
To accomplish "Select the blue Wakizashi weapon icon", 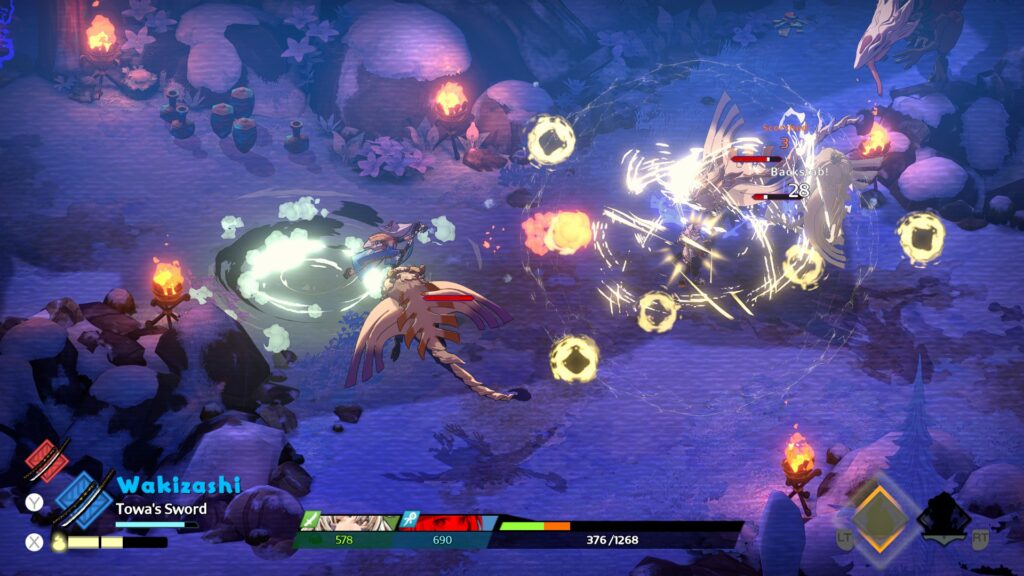I will click(x=82, y=498).
